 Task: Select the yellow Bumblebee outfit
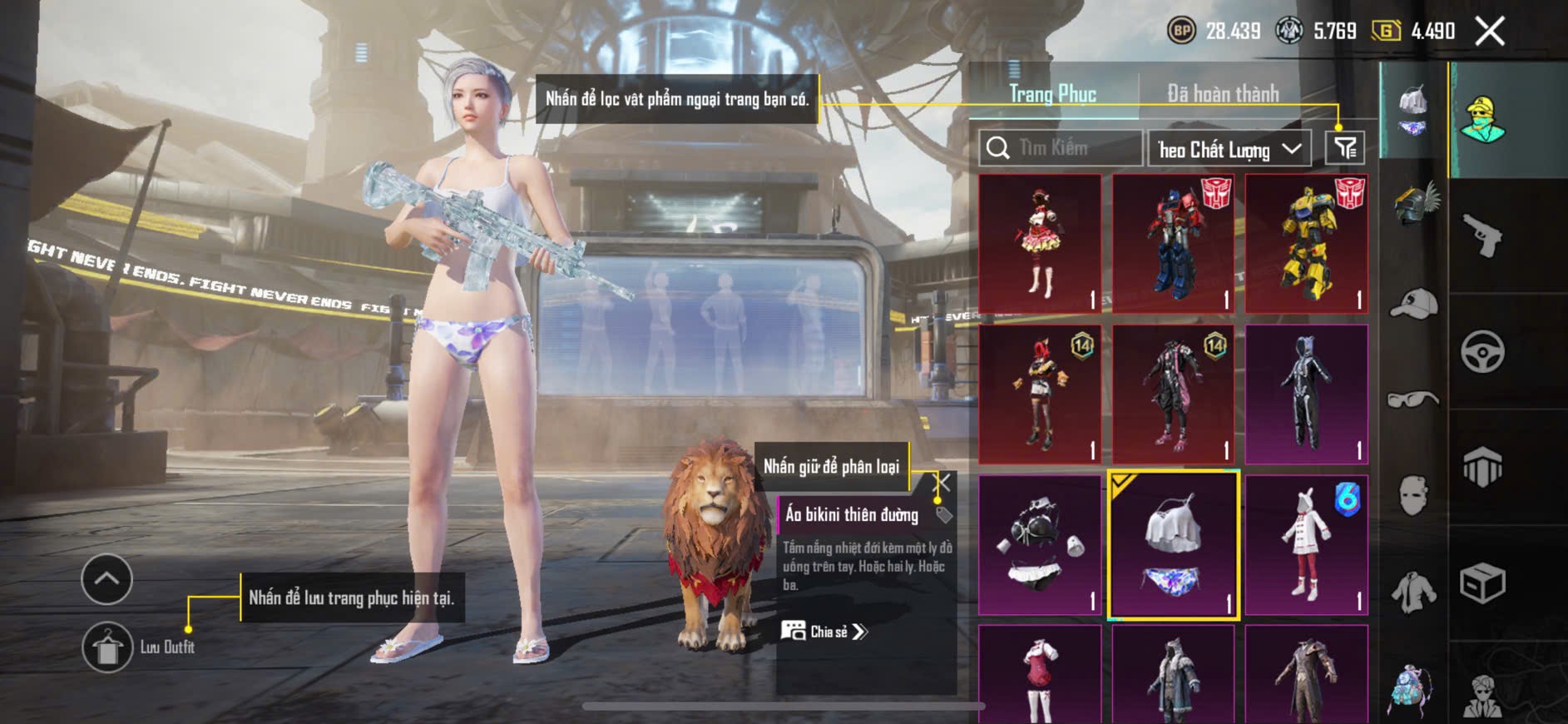[x=1306, y=244]
